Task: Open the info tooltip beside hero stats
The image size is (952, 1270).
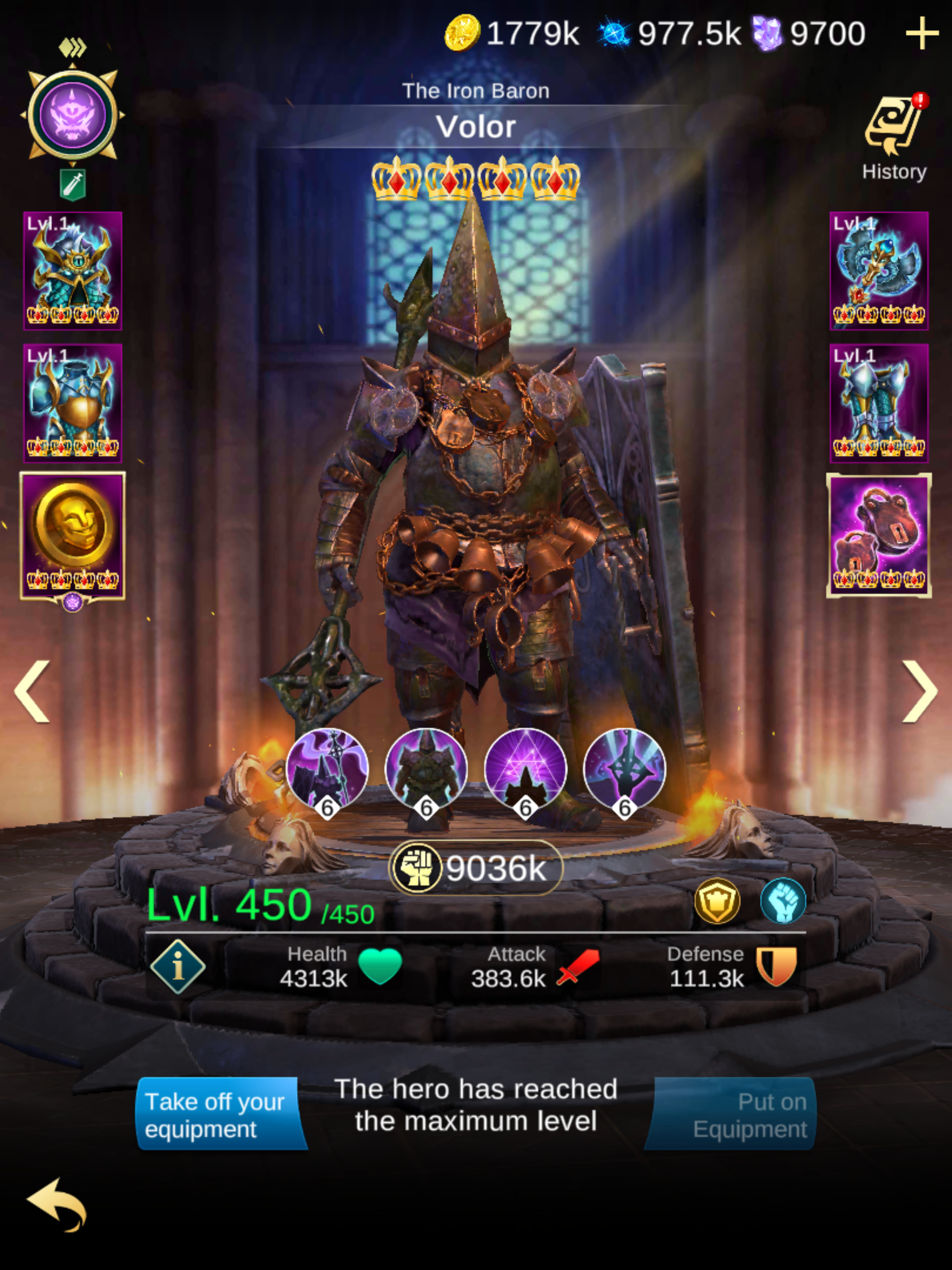Action: (178, 967)
